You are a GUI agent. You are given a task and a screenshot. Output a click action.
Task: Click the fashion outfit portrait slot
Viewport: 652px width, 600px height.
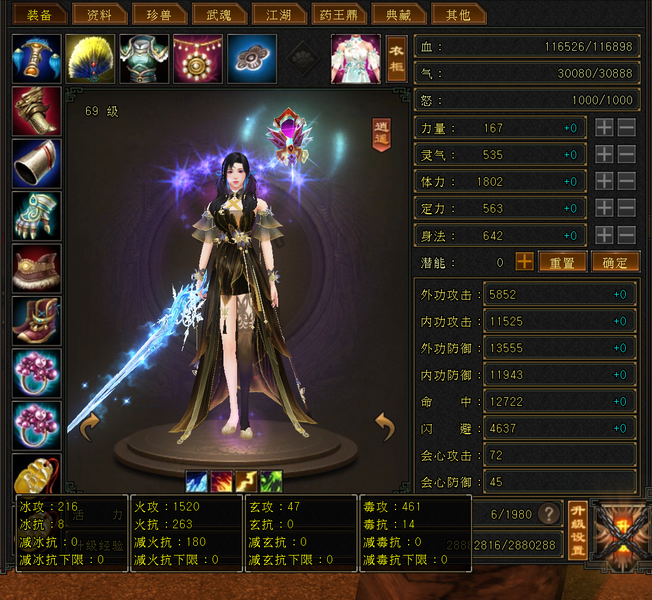(355, 58)
